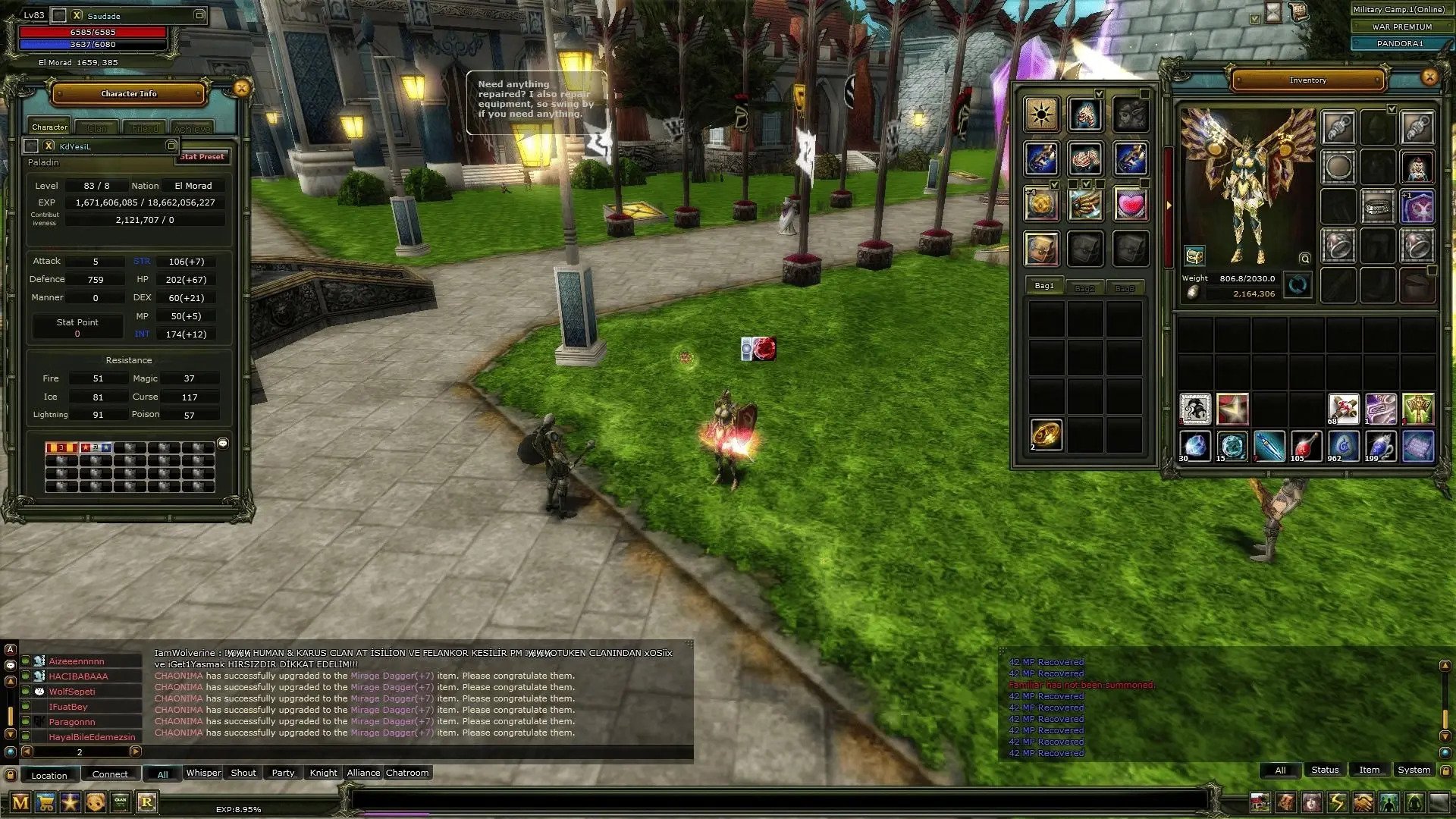1456x819 pixels.
Task: Click the red potion stack of 105
Action: point(1305,447)
